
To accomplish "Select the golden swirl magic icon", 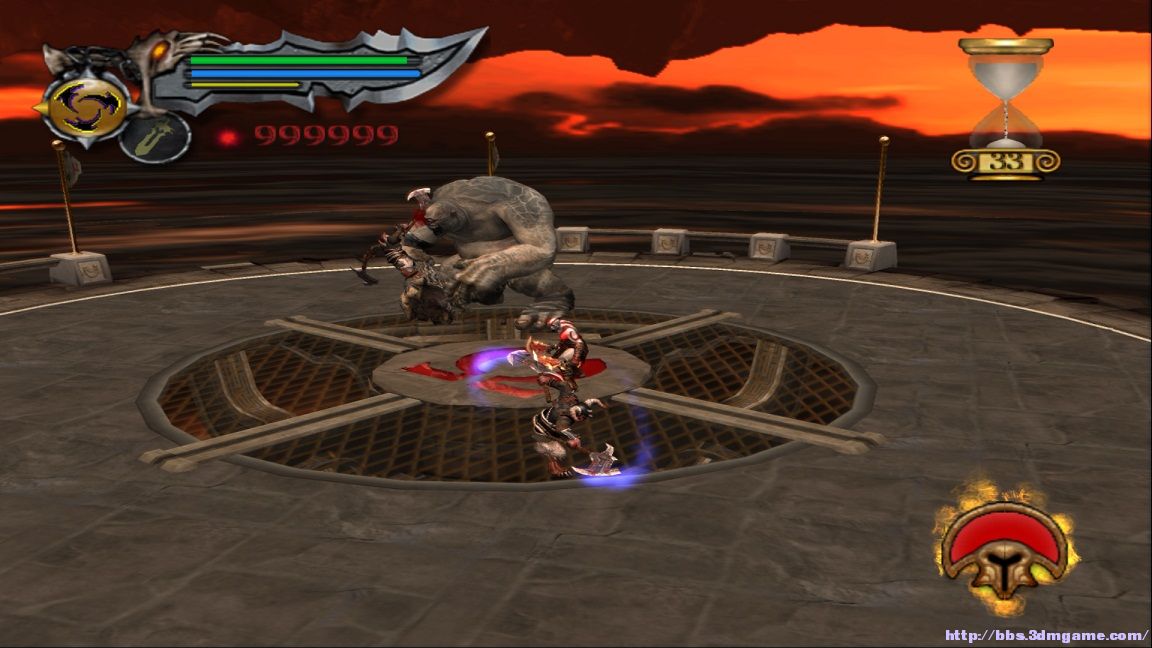I will [86, 108].
